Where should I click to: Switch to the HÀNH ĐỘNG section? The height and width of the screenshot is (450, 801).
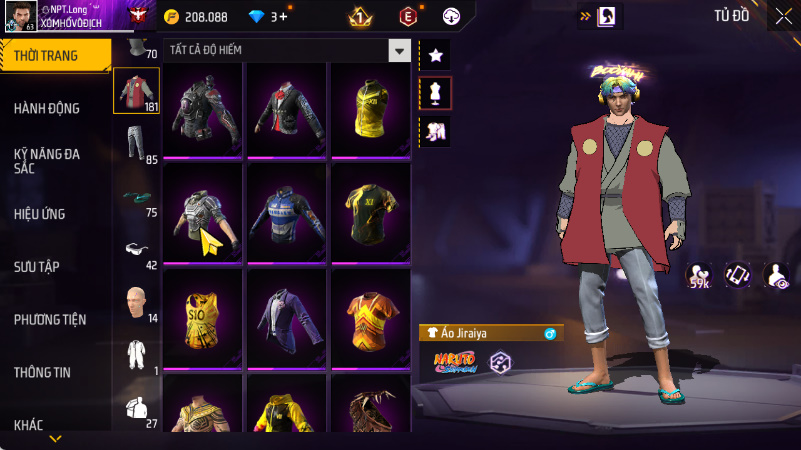(x=47, y=108)
